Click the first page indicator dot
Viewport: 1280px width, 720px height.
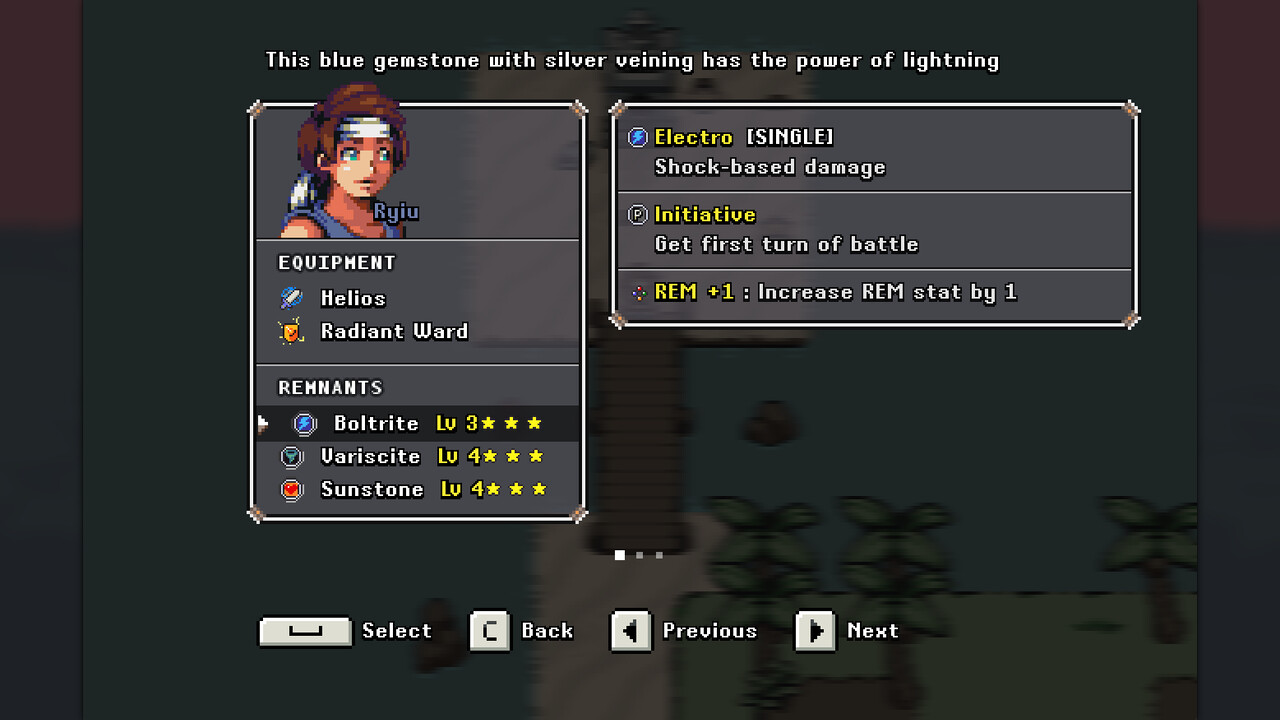pos(620,554)
